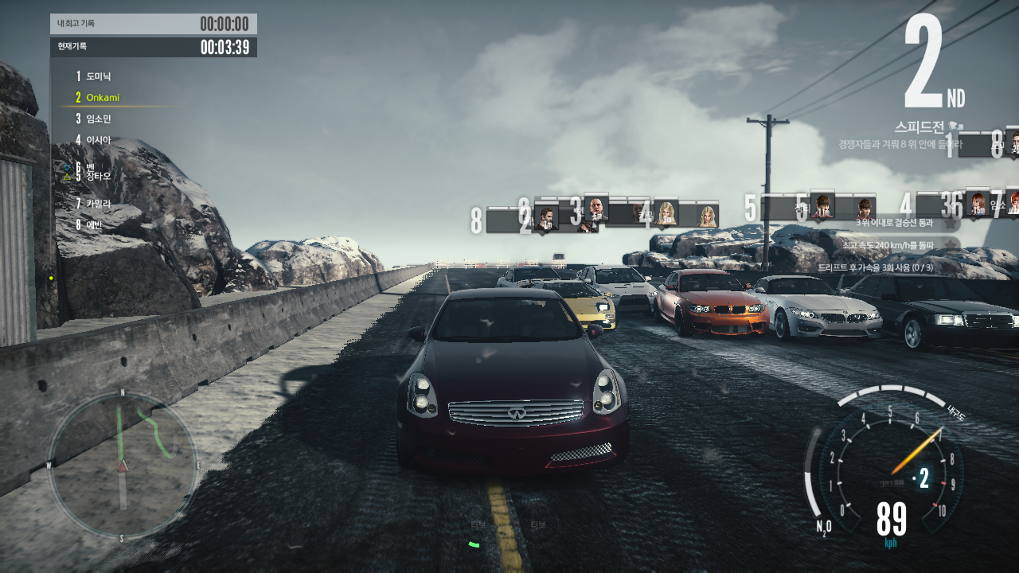Click the 스피드전 event title
Viewport: 1019px width, 573px height.
(x=918, y=127)
